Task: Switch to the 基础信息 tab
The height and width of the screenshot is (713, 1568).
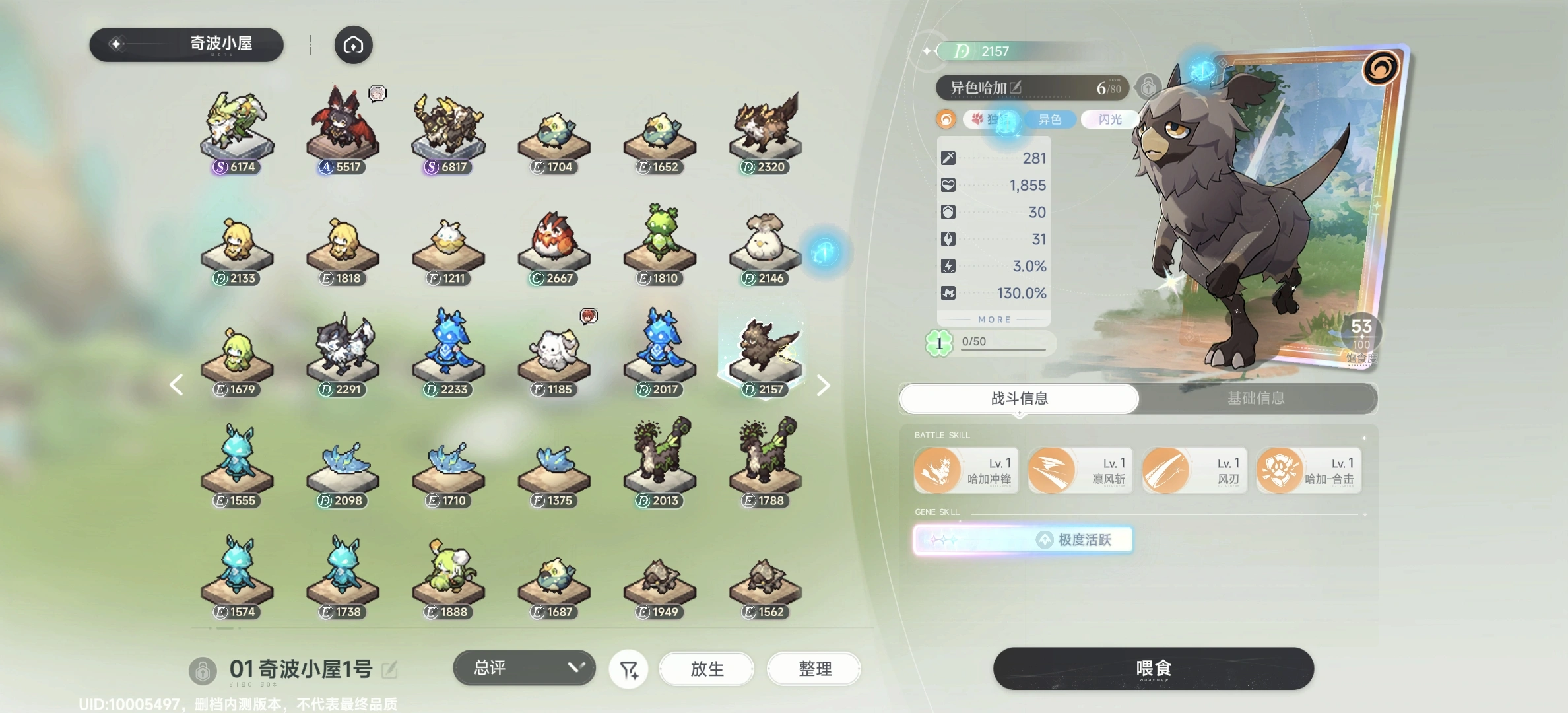Action: pos(1256,398)
